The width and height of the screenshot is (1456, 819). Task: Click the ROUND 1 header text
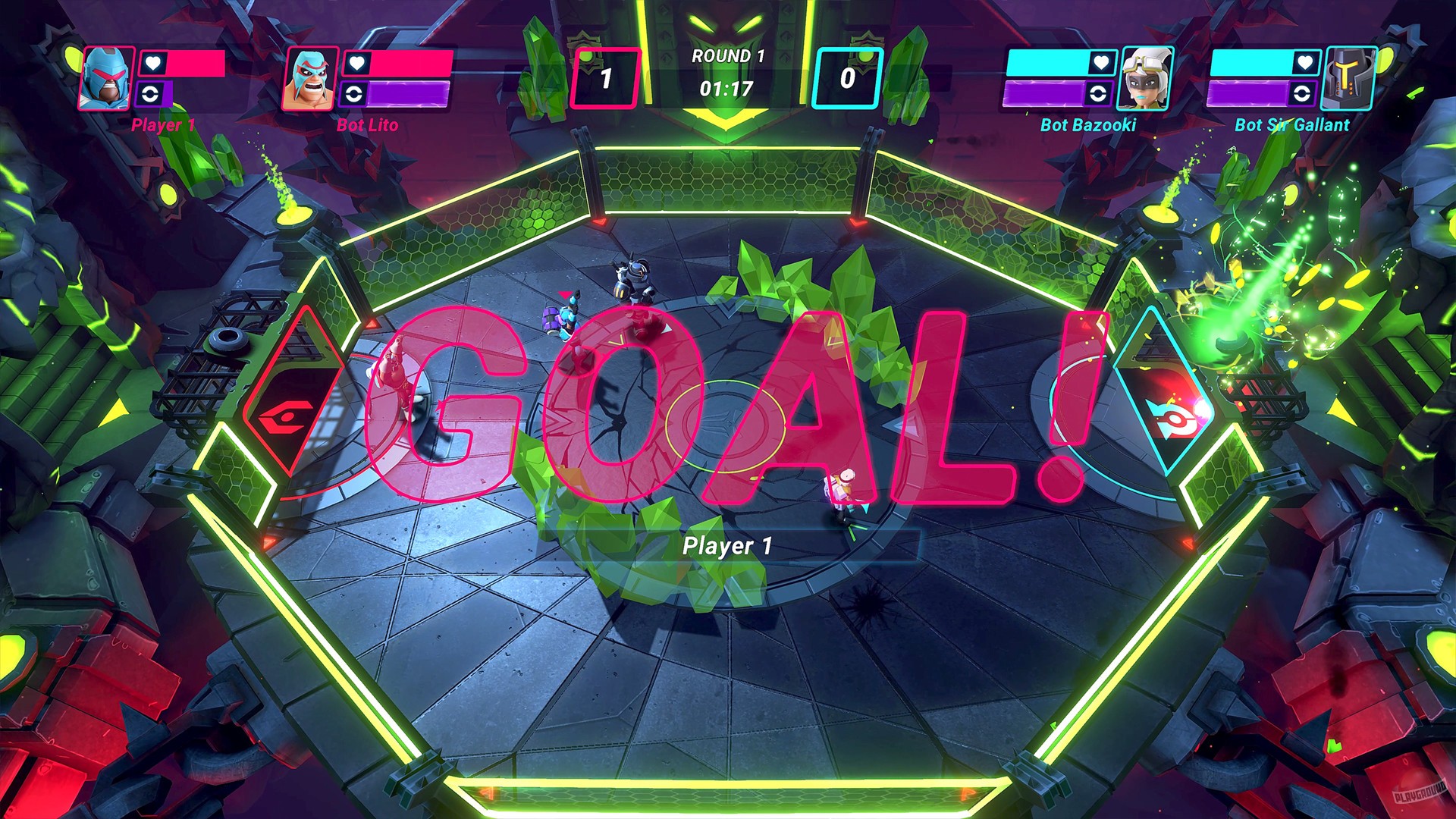click(x=726, y=55)
